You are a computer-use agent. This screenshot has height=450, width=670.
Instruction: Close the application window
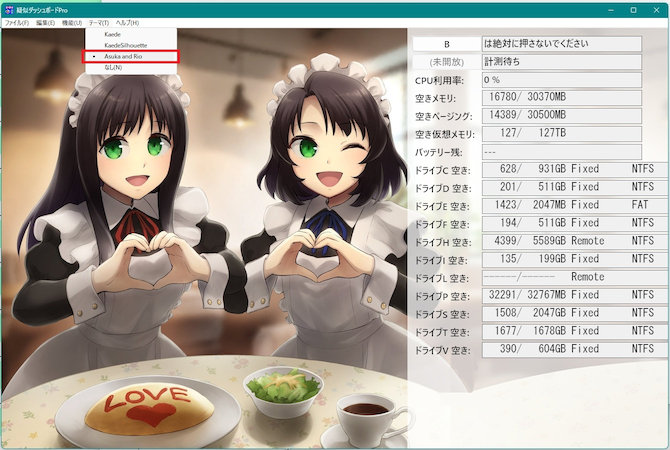(656, 9)
